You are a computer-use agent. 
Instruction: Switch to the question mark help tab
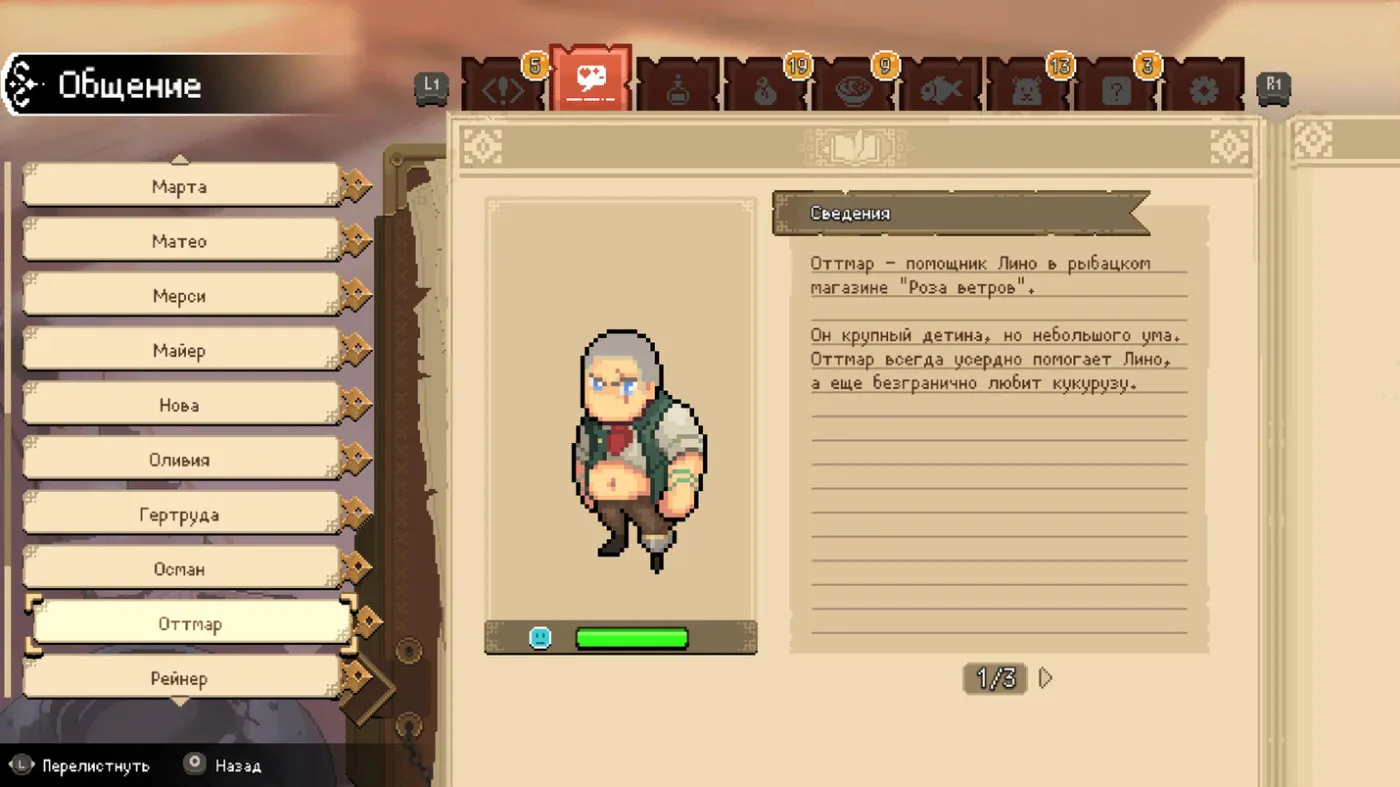[x=1116, y=90]
